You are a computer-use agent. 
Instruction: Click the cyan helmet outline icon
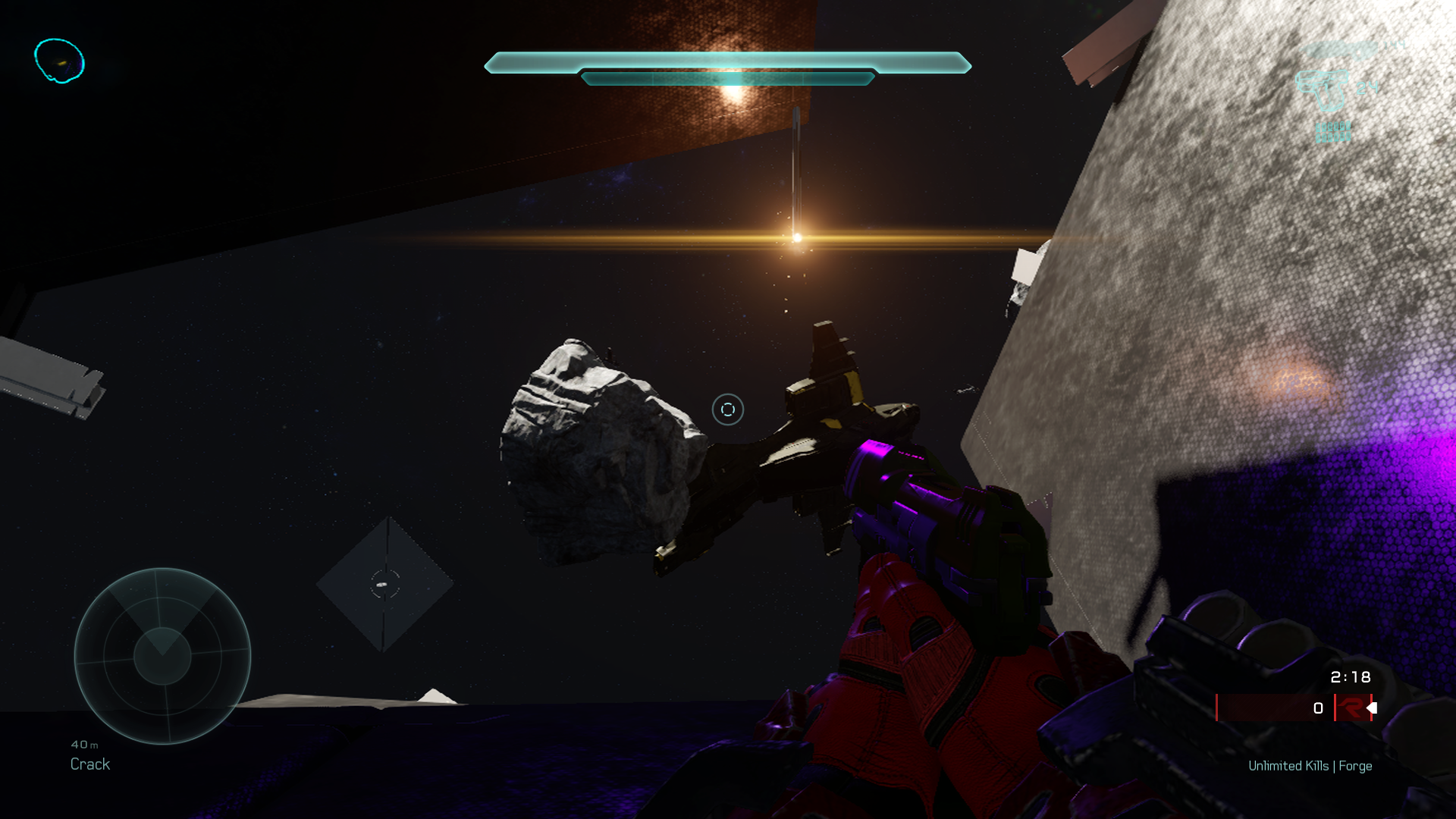click(59, 61)
